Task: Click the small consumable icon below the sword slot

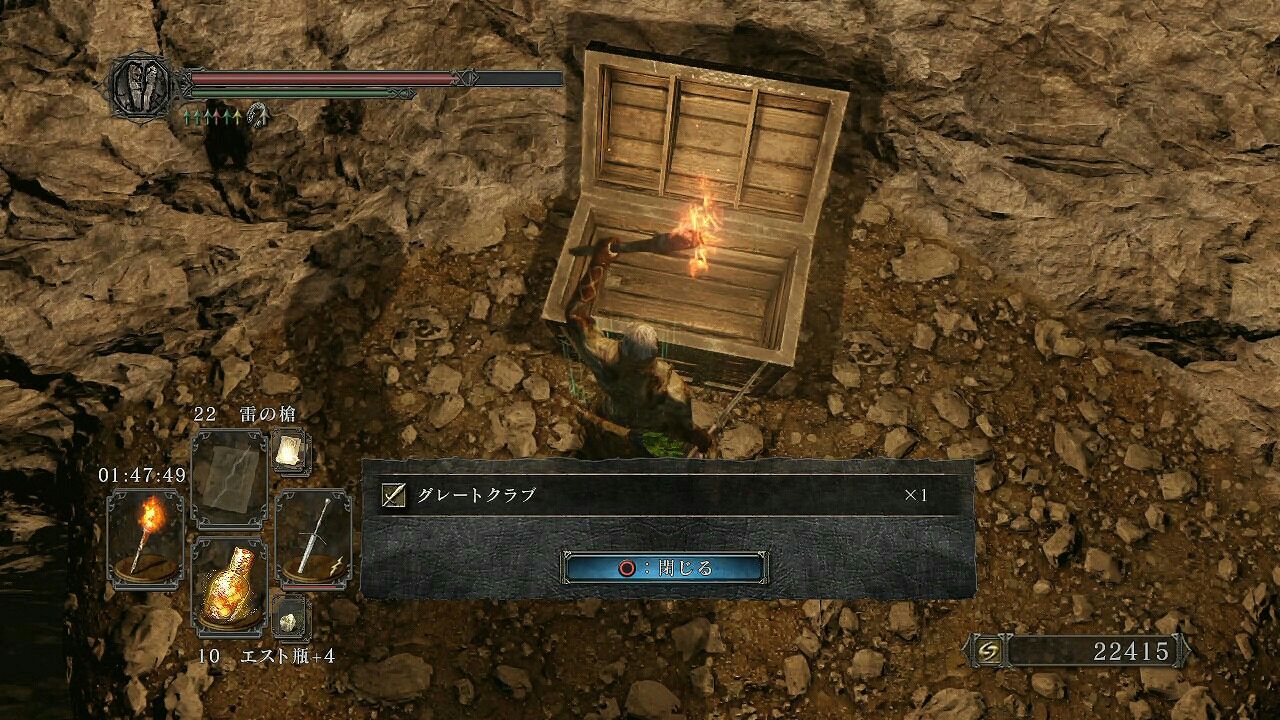Action: pyautogui.click(x=290, y=613)
